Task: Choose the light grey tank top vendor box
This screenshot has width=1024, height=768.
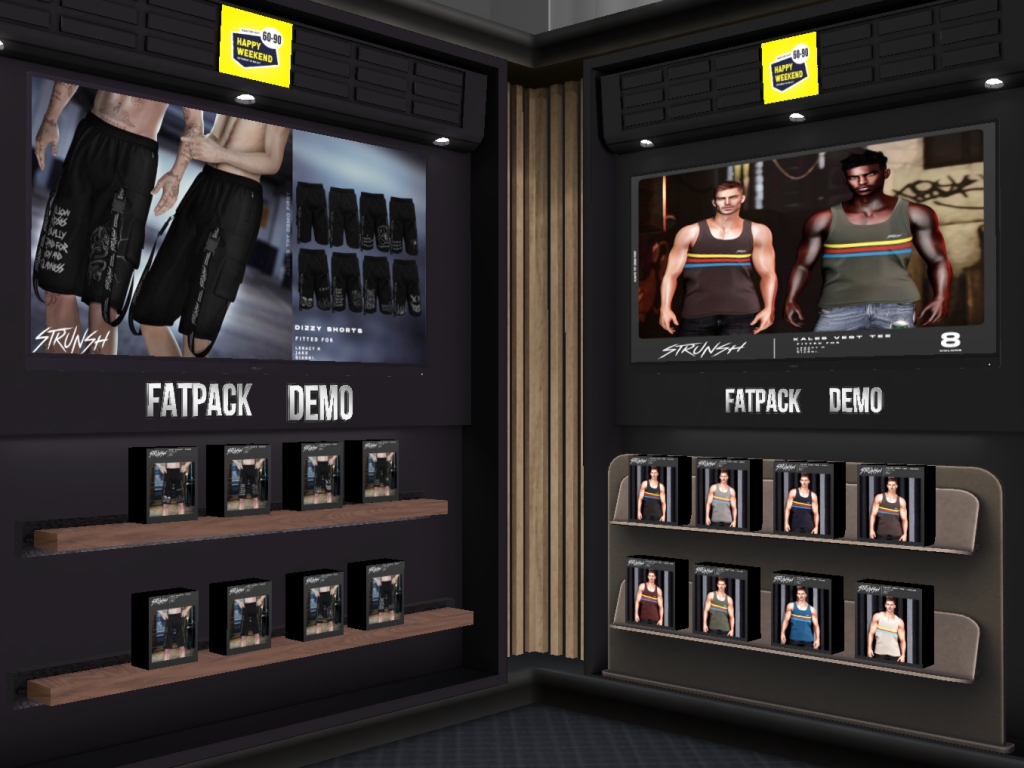Action: (x=721, y=495)
